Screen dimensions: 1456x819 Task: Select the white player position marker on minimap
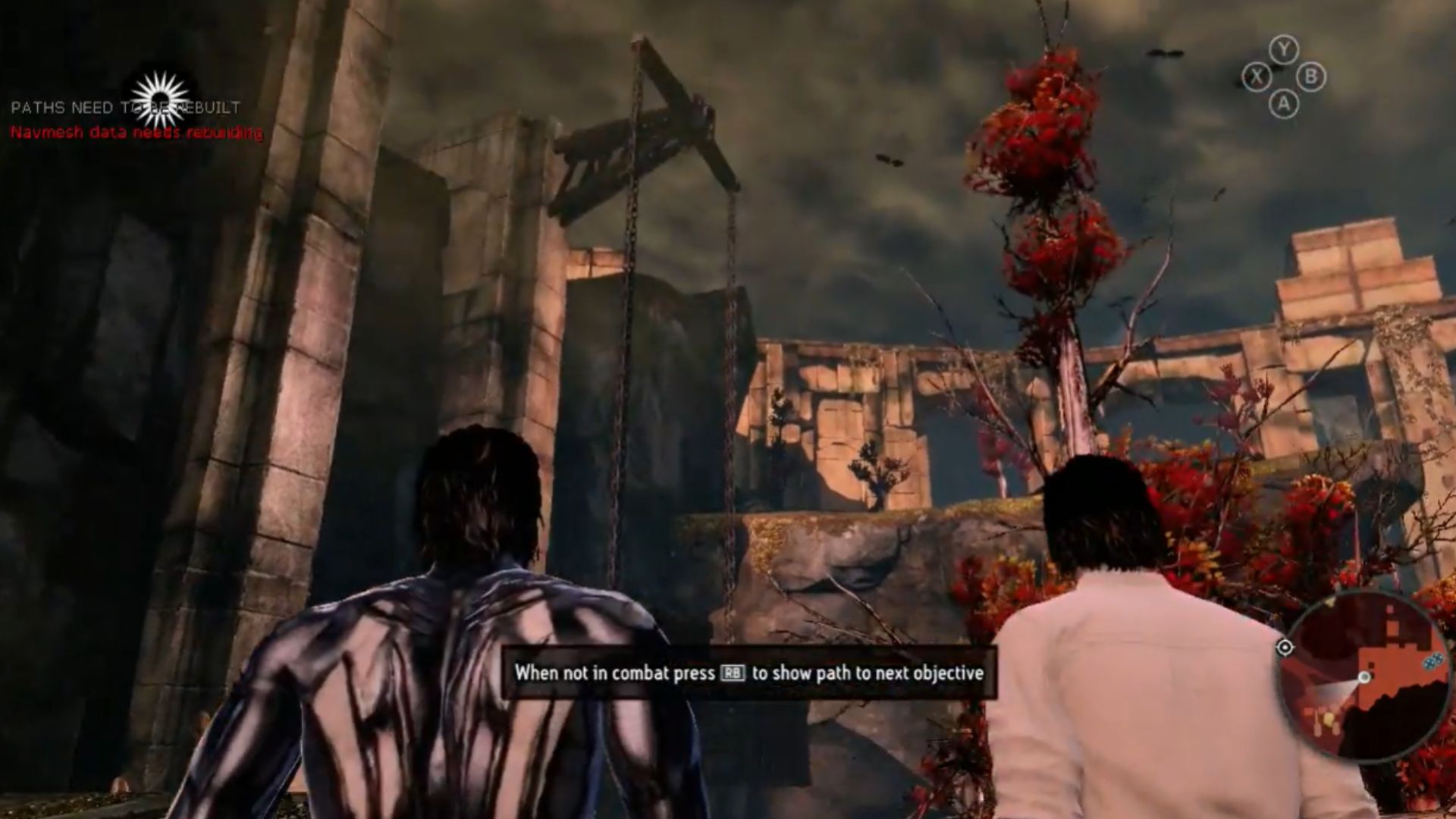click(1364, 677)
